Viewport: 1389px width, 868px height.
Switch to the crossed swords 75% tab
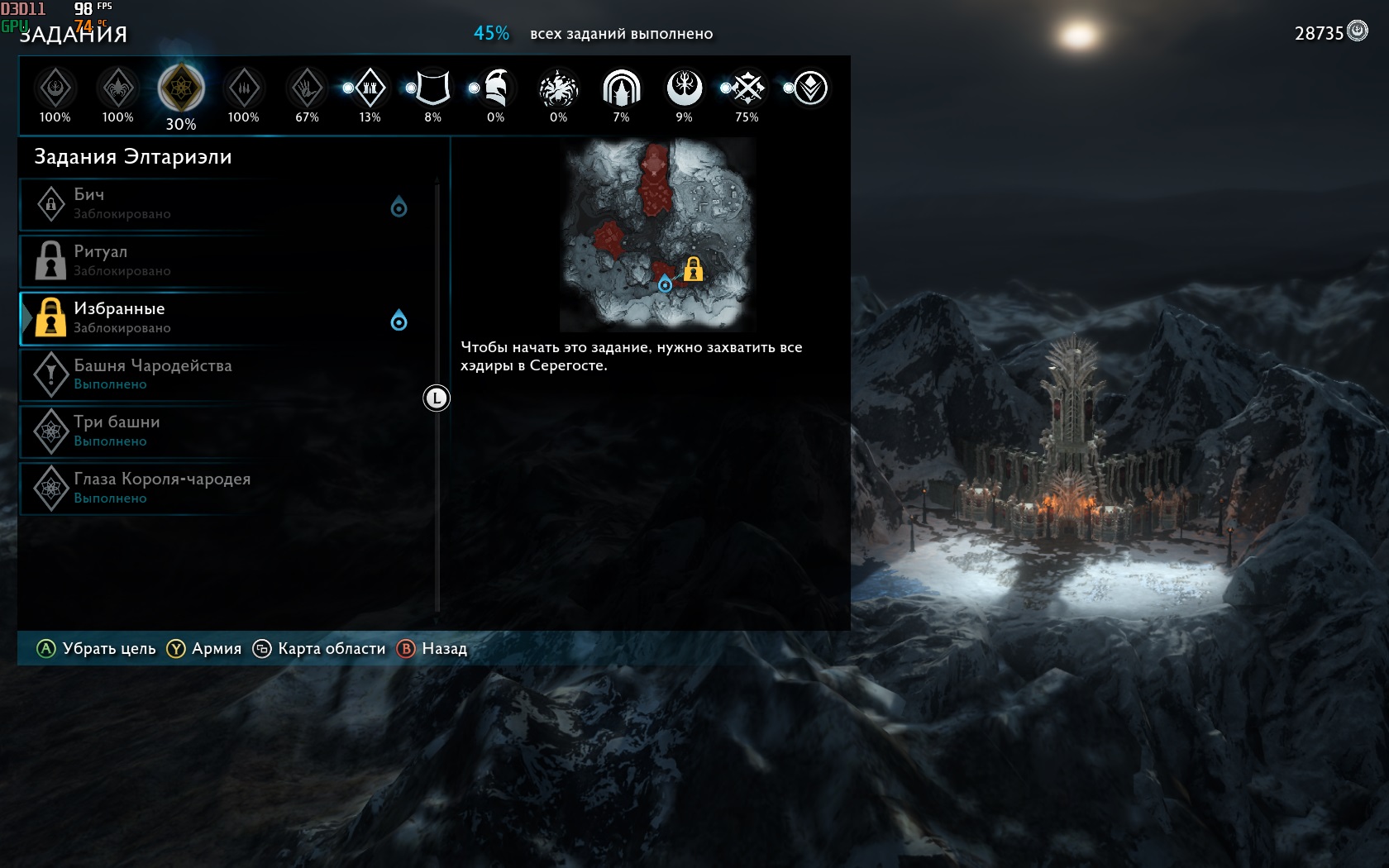coord(747,88)
